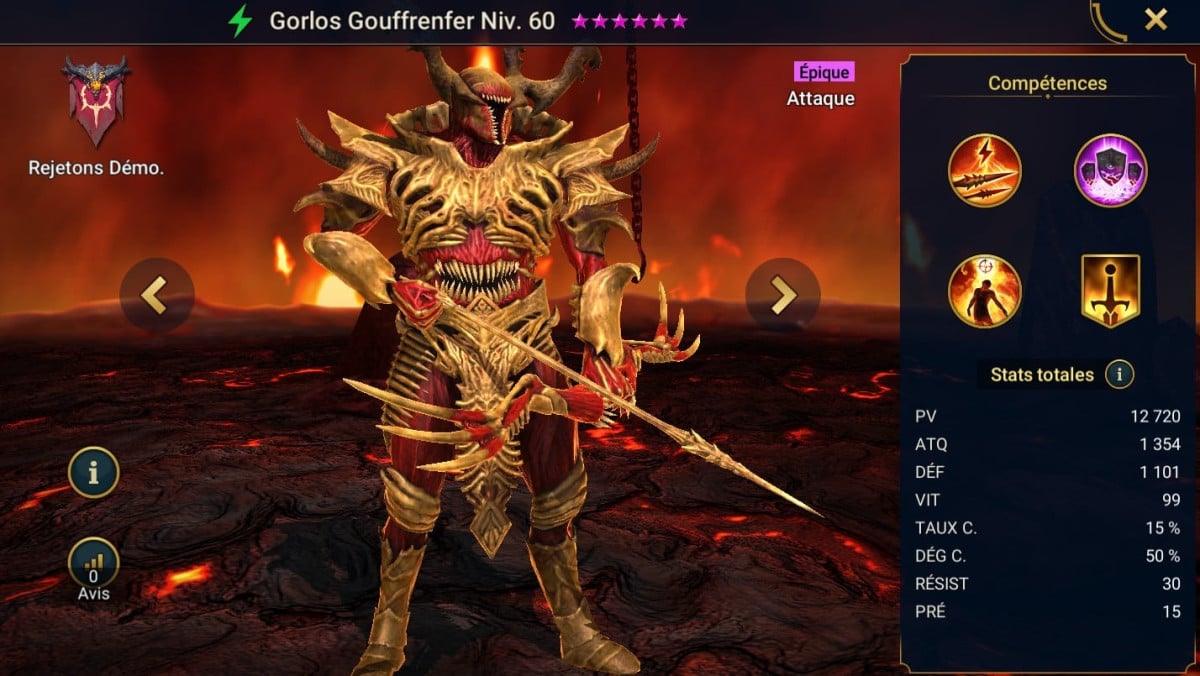
Task: Go to the next champion with right arrow
Action: click(x=782, y=295)
